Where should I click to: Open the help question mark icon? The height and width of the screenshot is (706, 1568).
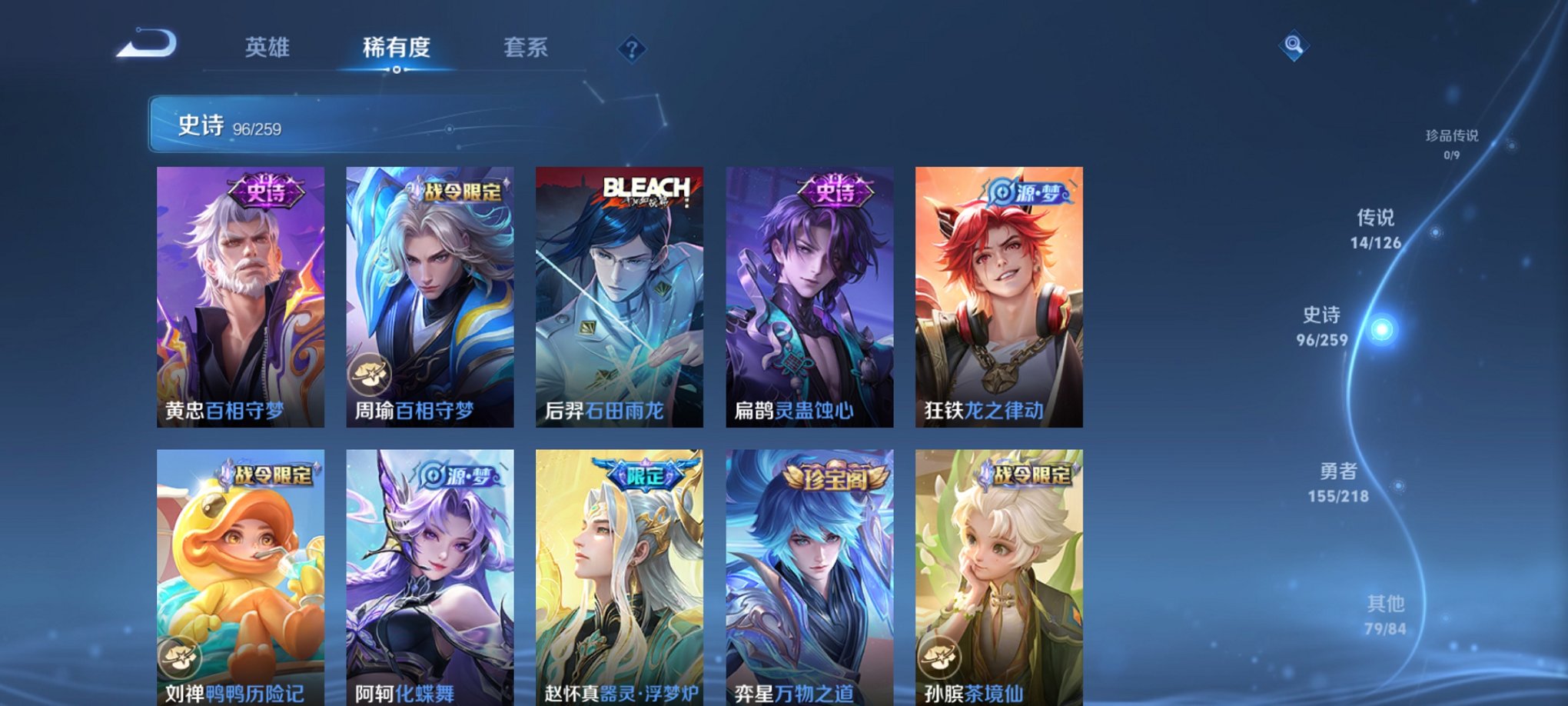[632, 50]
